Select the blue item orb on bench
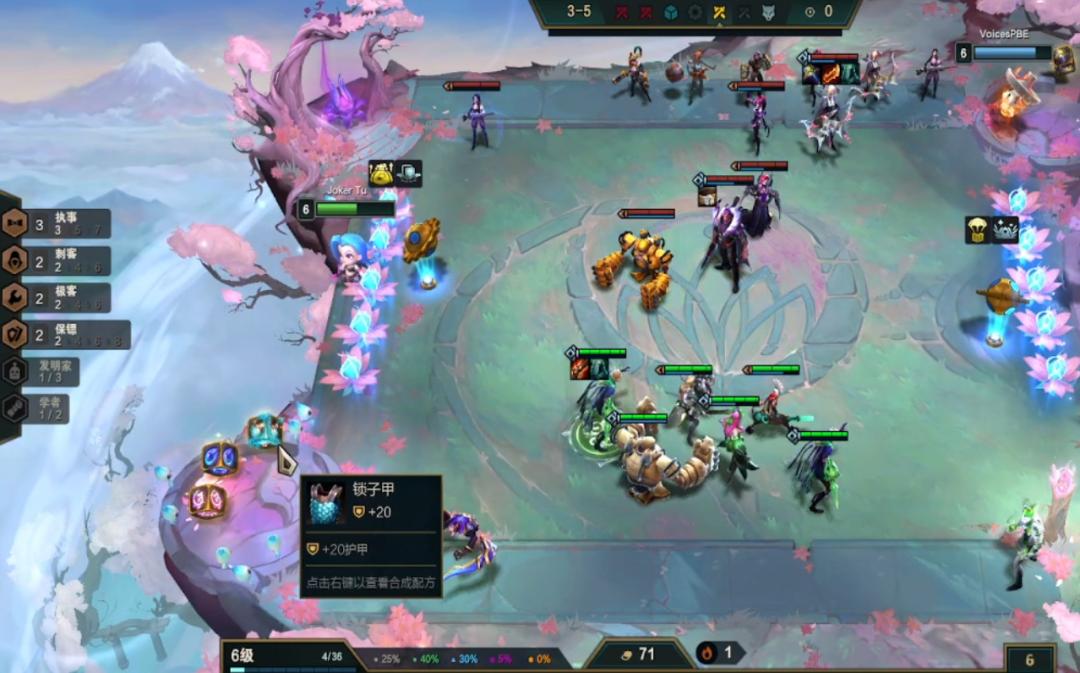The height and width of the screenshot is (673, 1080). tap(219, 458)
